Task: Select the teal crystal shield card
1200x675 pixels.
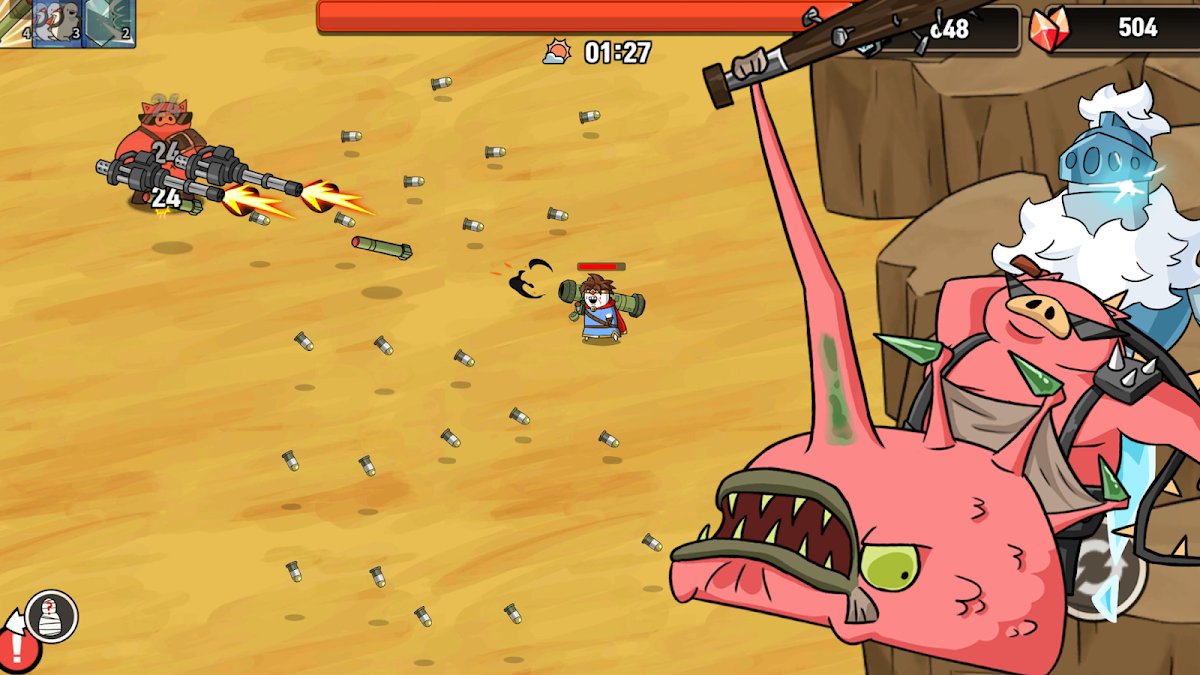Action: pos(108,22)
